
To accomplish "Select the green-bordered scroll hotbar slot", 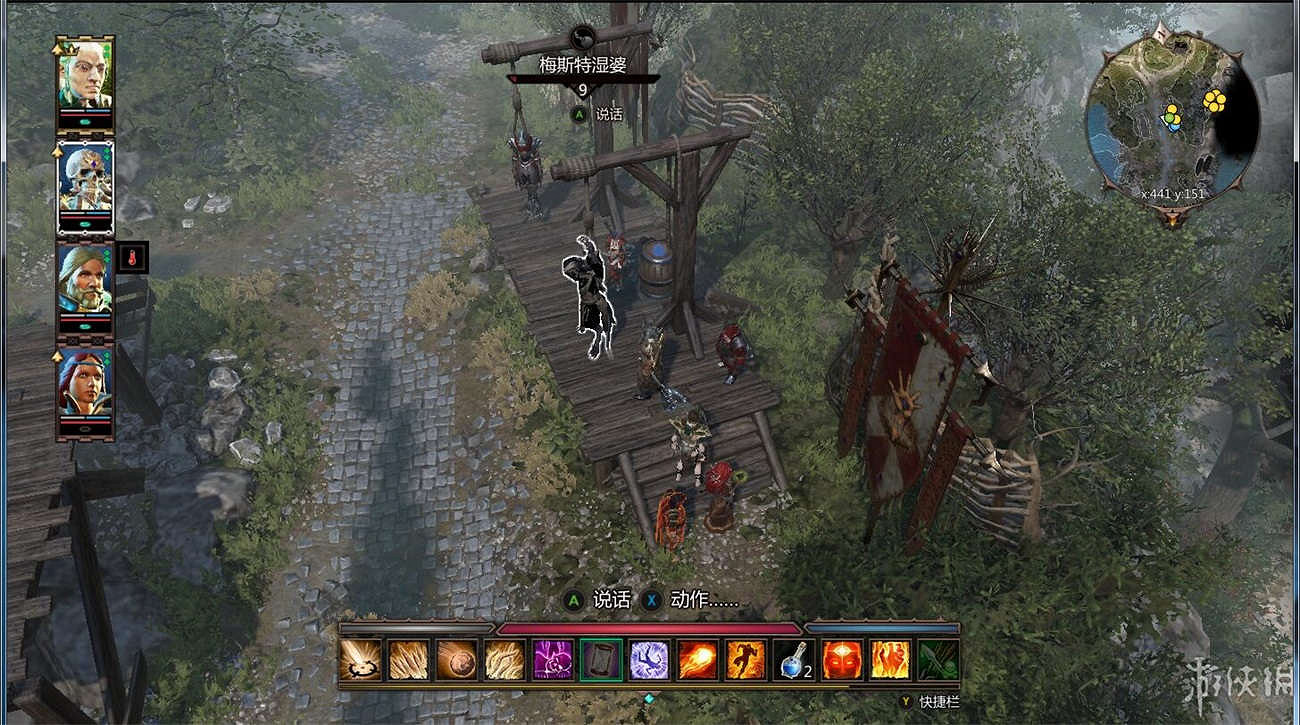I will pos(601,660).
